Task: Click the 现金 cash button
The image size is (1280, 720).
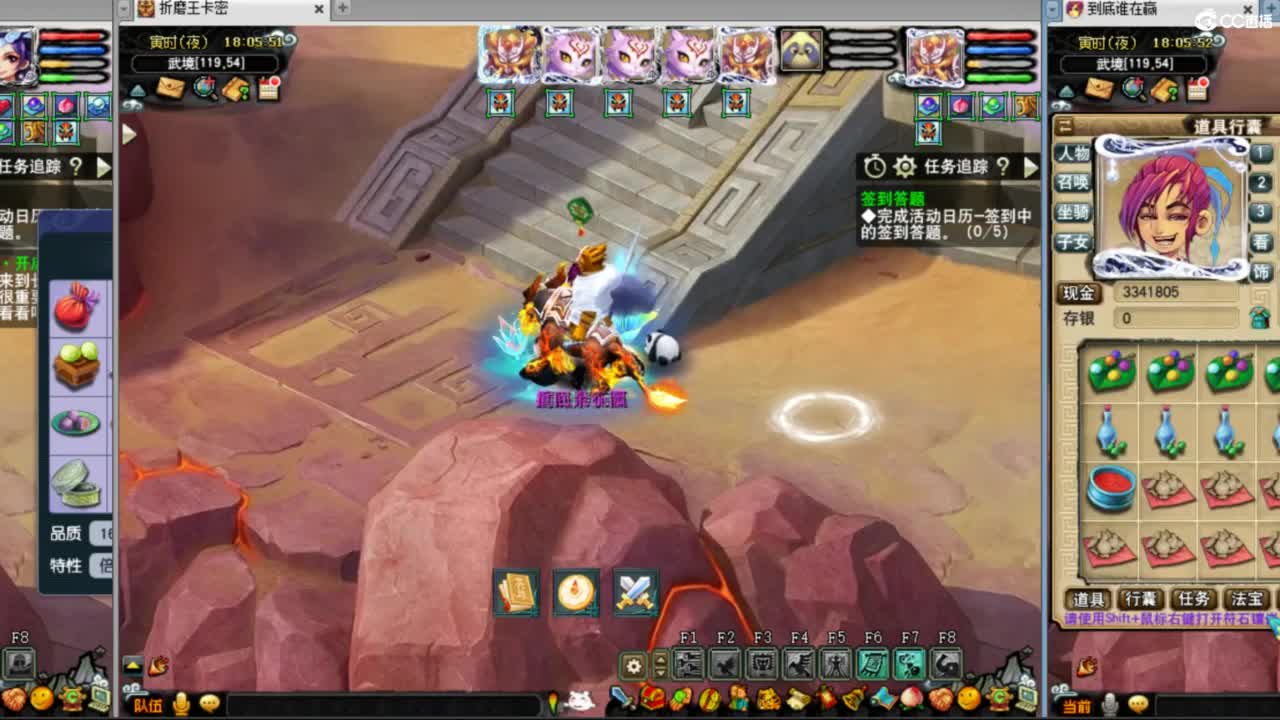Action: [1080, 293]
